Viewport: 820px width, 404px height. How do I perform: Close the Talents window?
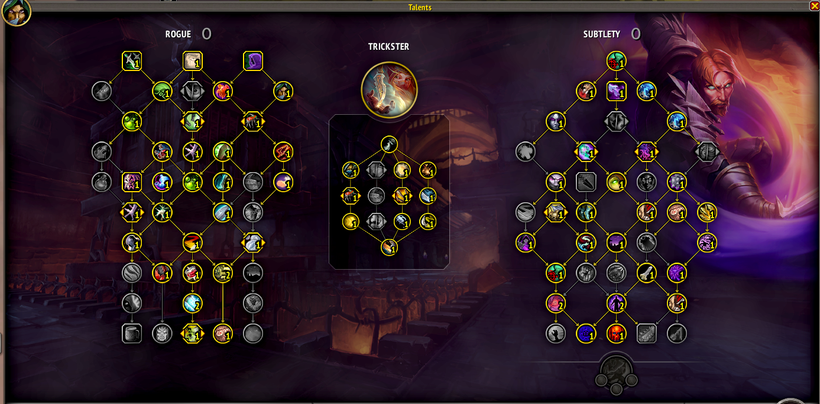pos(812,6)
